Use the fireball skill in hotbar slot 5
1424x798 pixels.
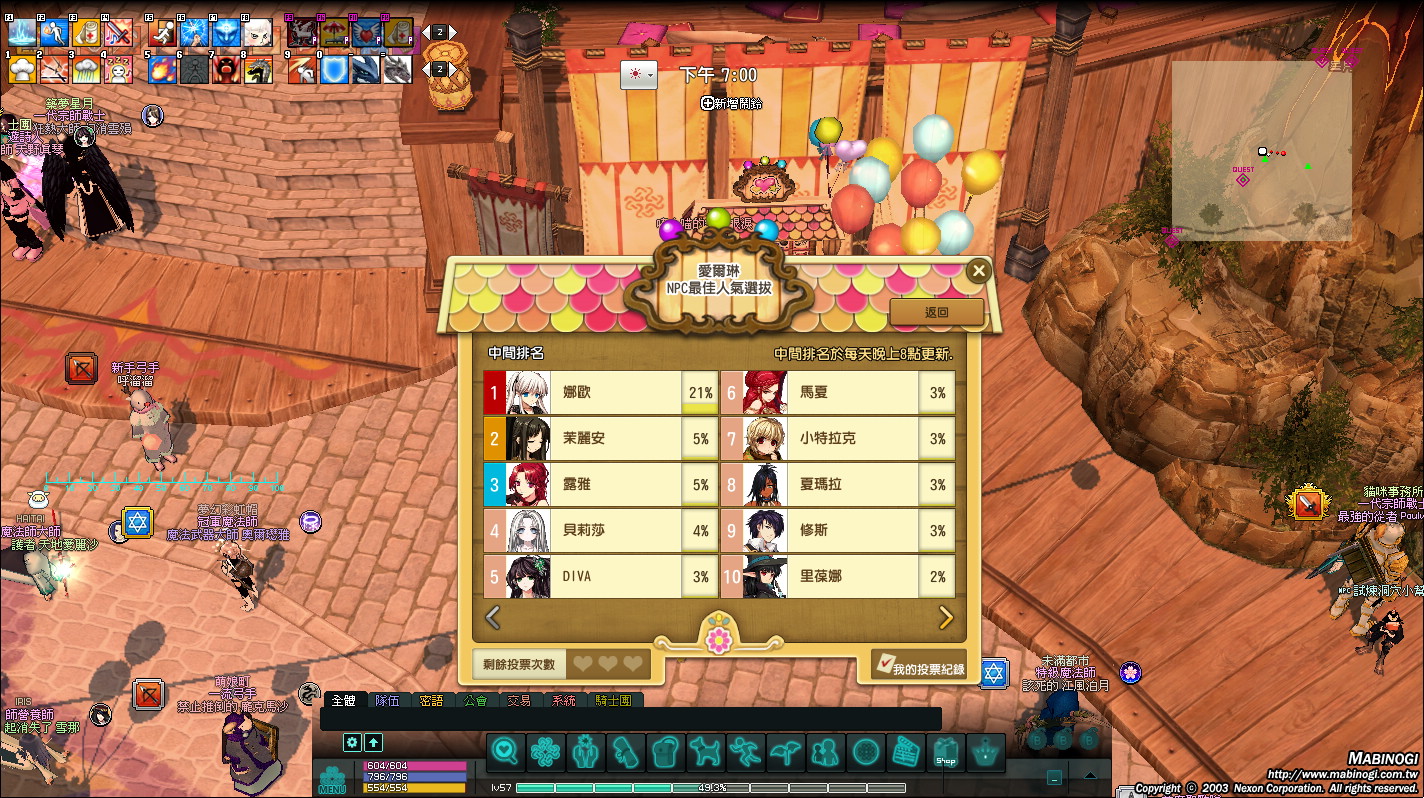tap(162, 69)
